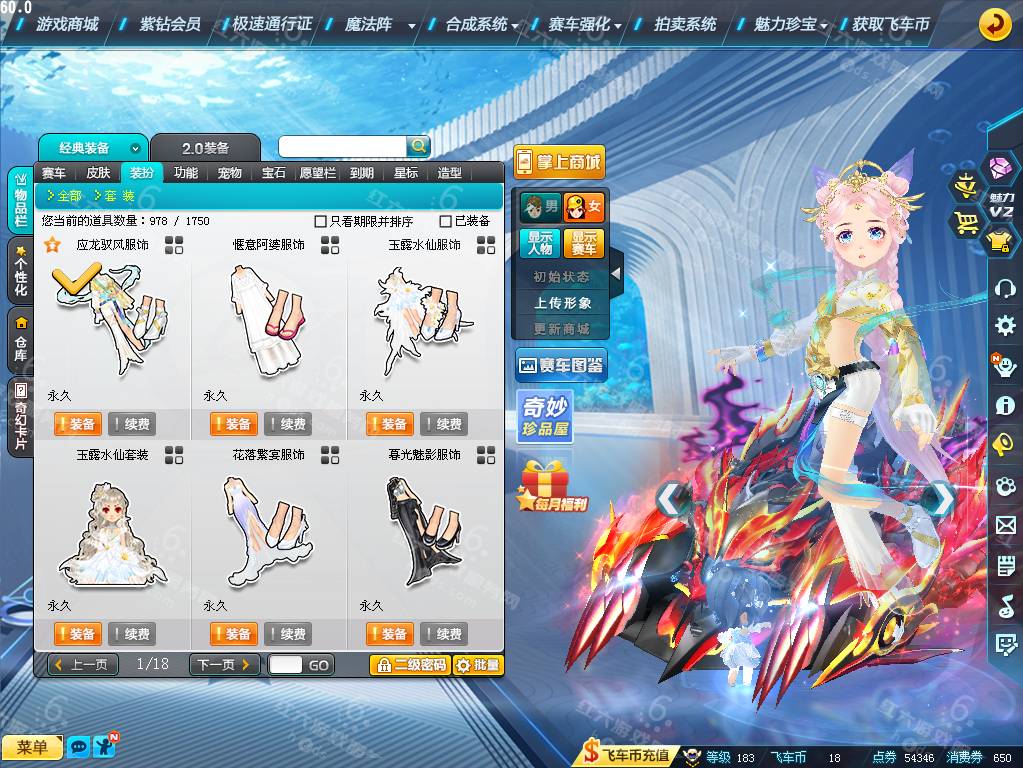Click the inventory search box
1023x768 pixels.
(x=342, y=147)
